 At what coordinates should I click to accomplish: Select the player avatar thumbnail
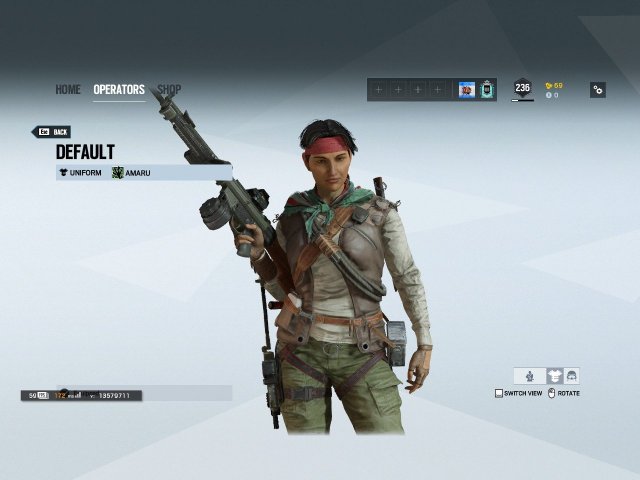pos(466,90)
